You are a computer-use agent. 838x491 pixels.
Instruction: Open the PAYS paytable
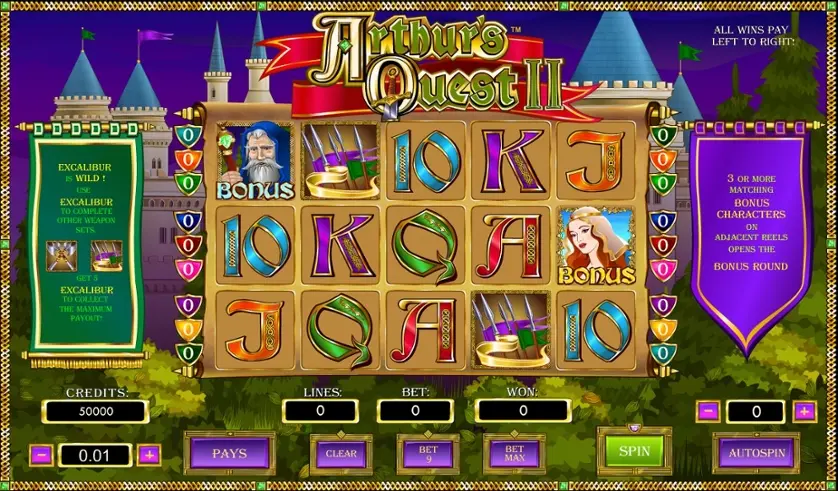point(229,453)
